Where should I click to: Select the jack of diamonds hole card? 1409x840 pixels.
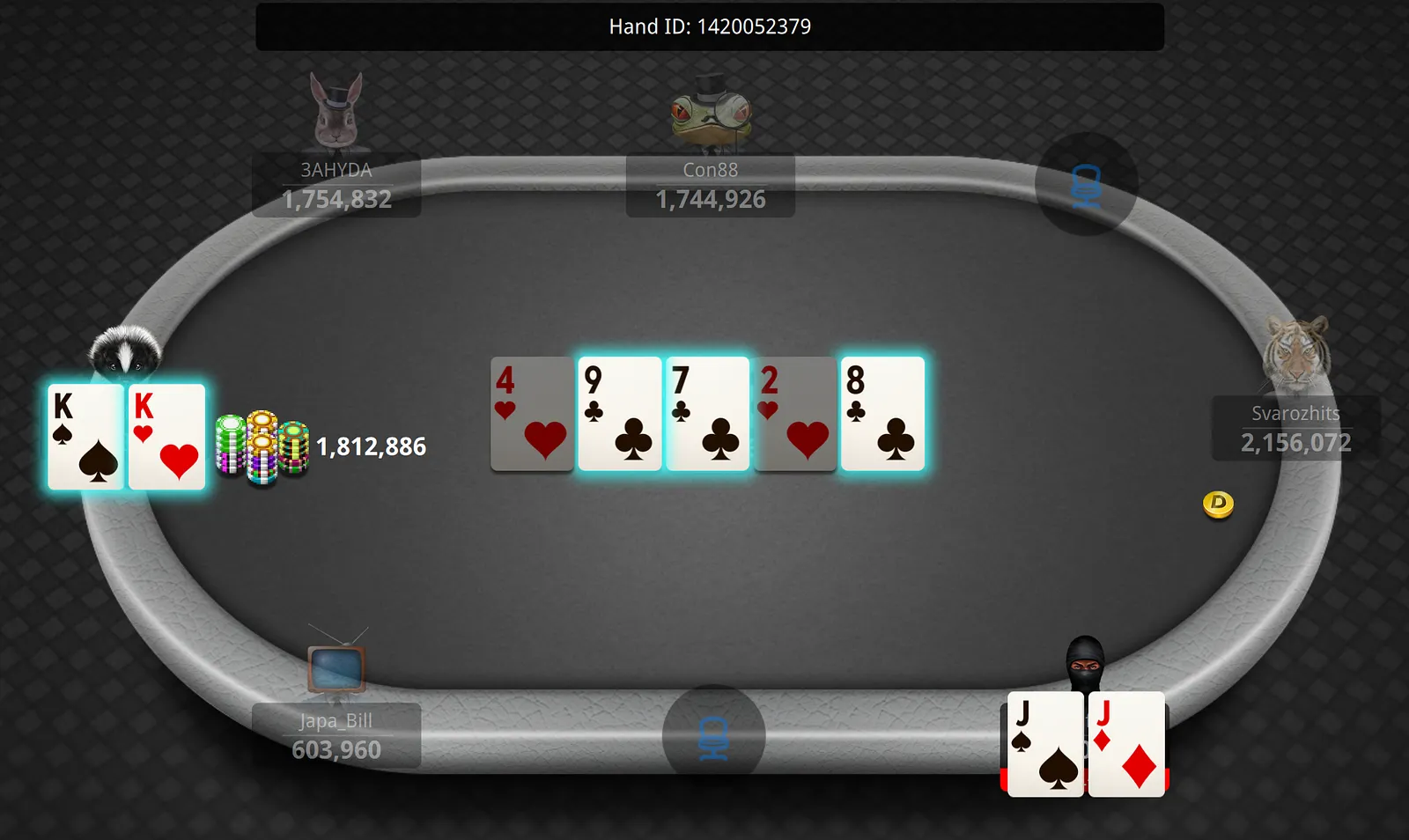tap(1126, 745)
